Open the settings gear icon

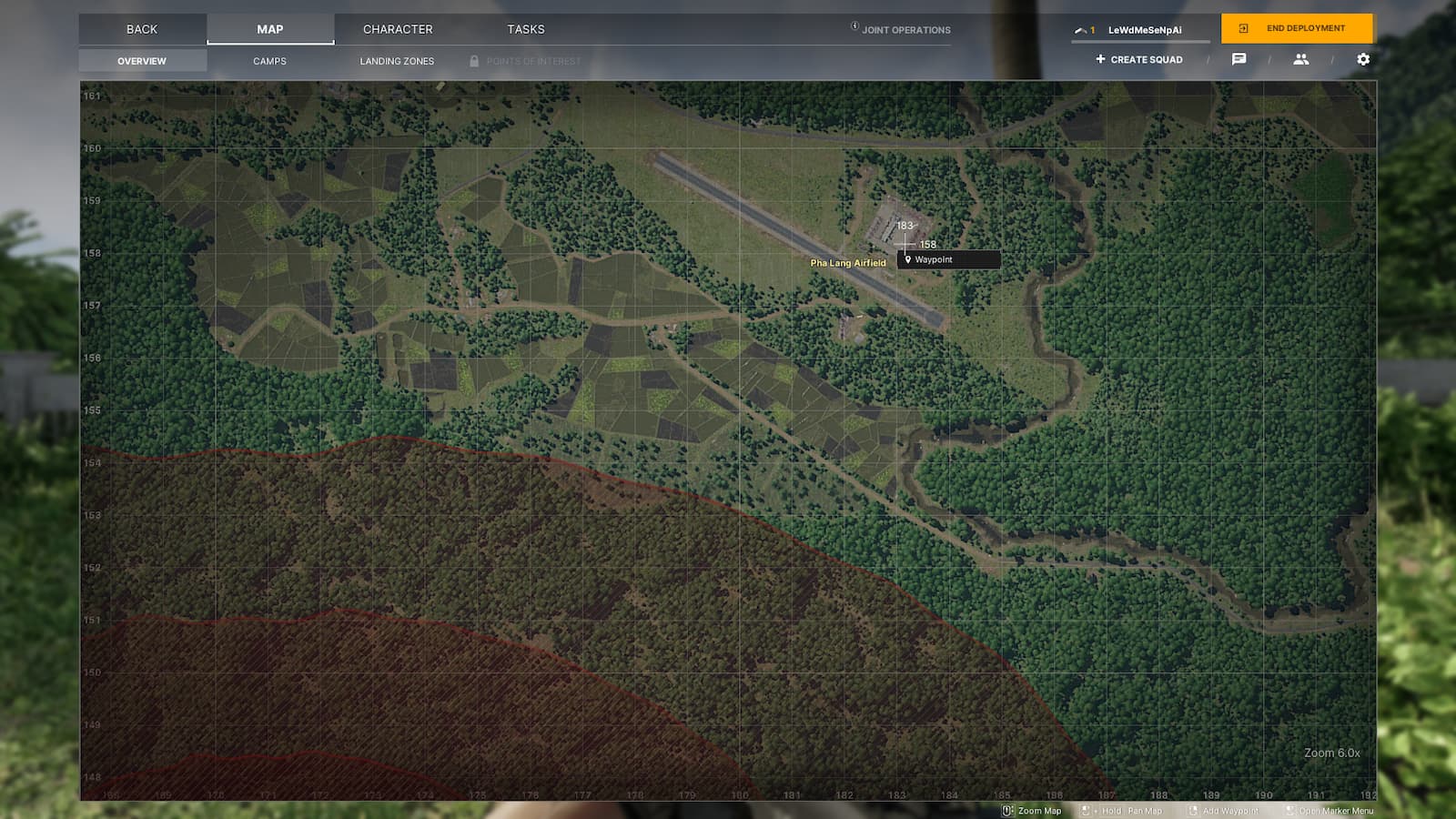coord(1362,59)
